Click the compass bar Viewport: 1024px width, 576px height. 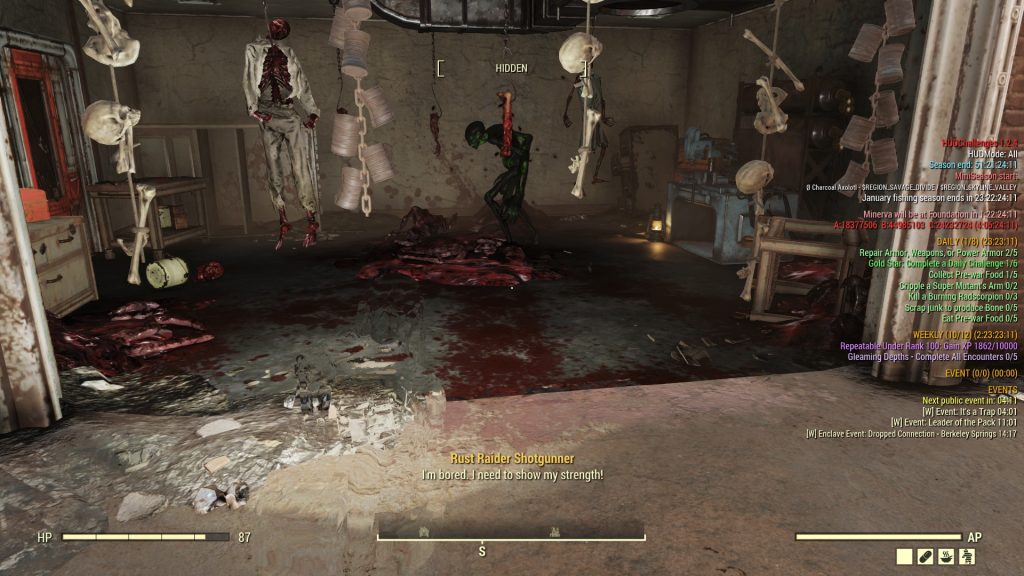(511, 536)
